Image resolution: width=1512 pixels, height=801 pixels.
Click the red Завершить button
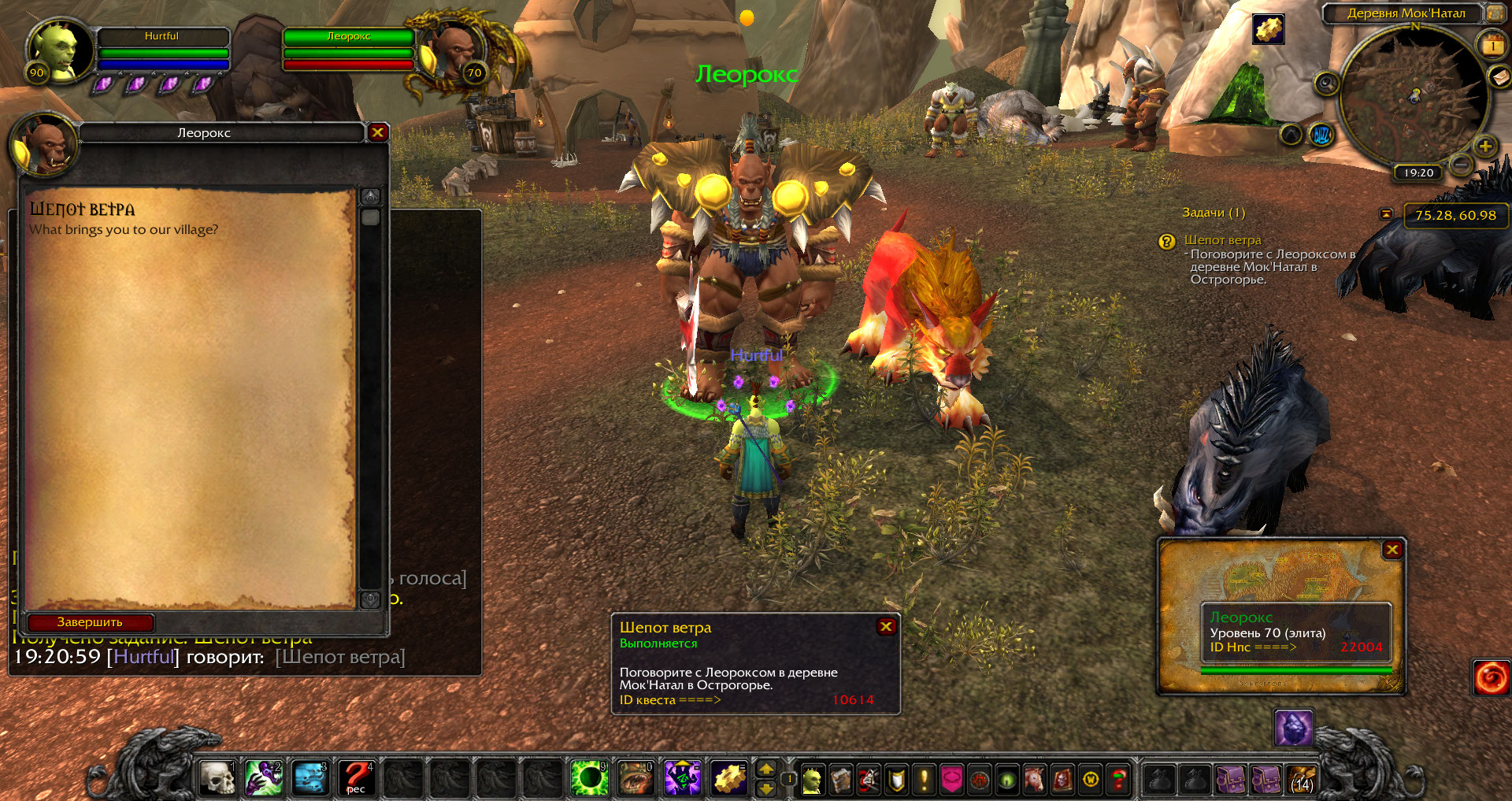[90, 622]
